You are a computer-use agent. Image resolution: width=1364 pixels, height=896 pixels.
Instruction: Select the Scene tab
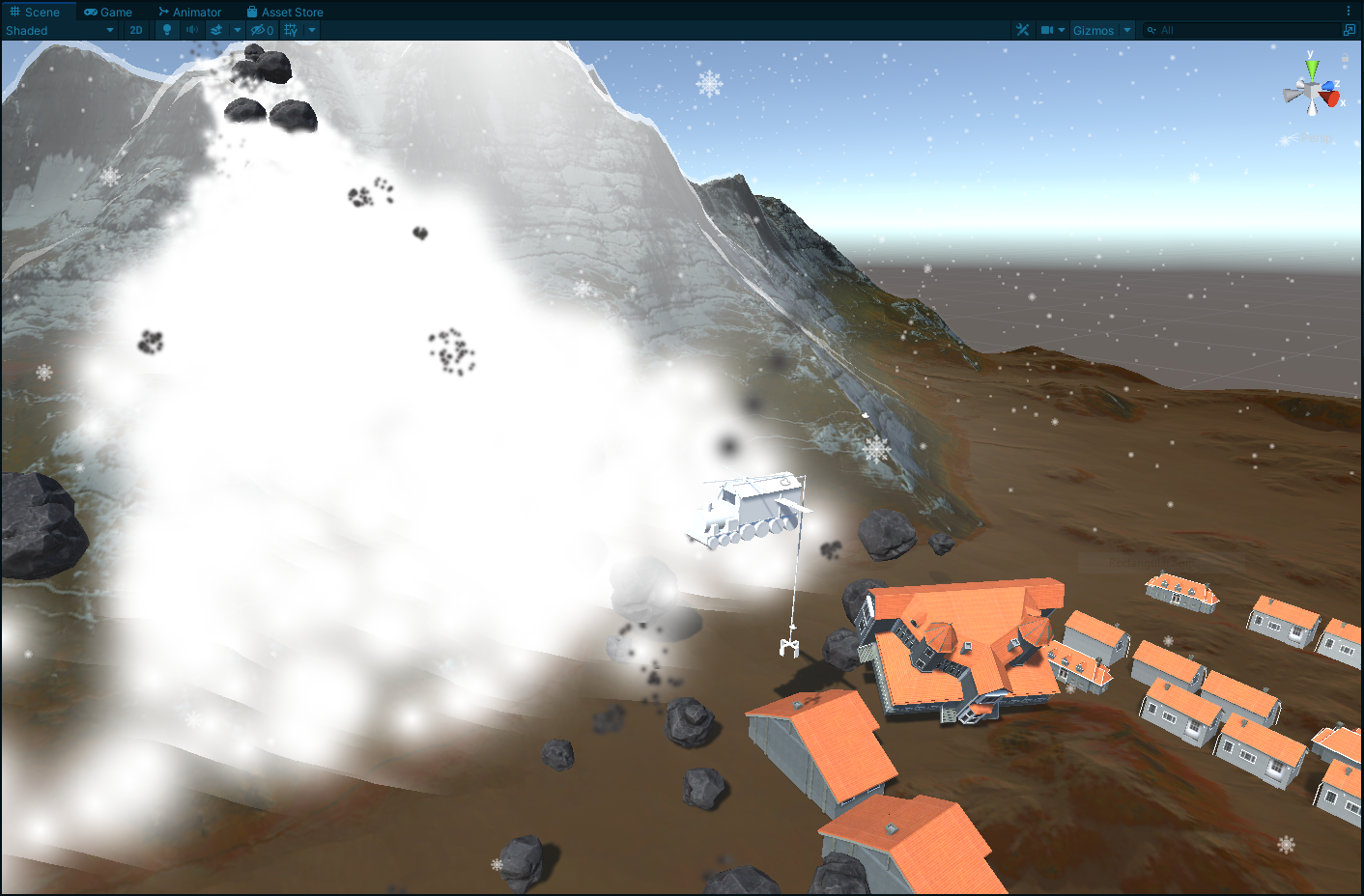[x=35, y=12]
